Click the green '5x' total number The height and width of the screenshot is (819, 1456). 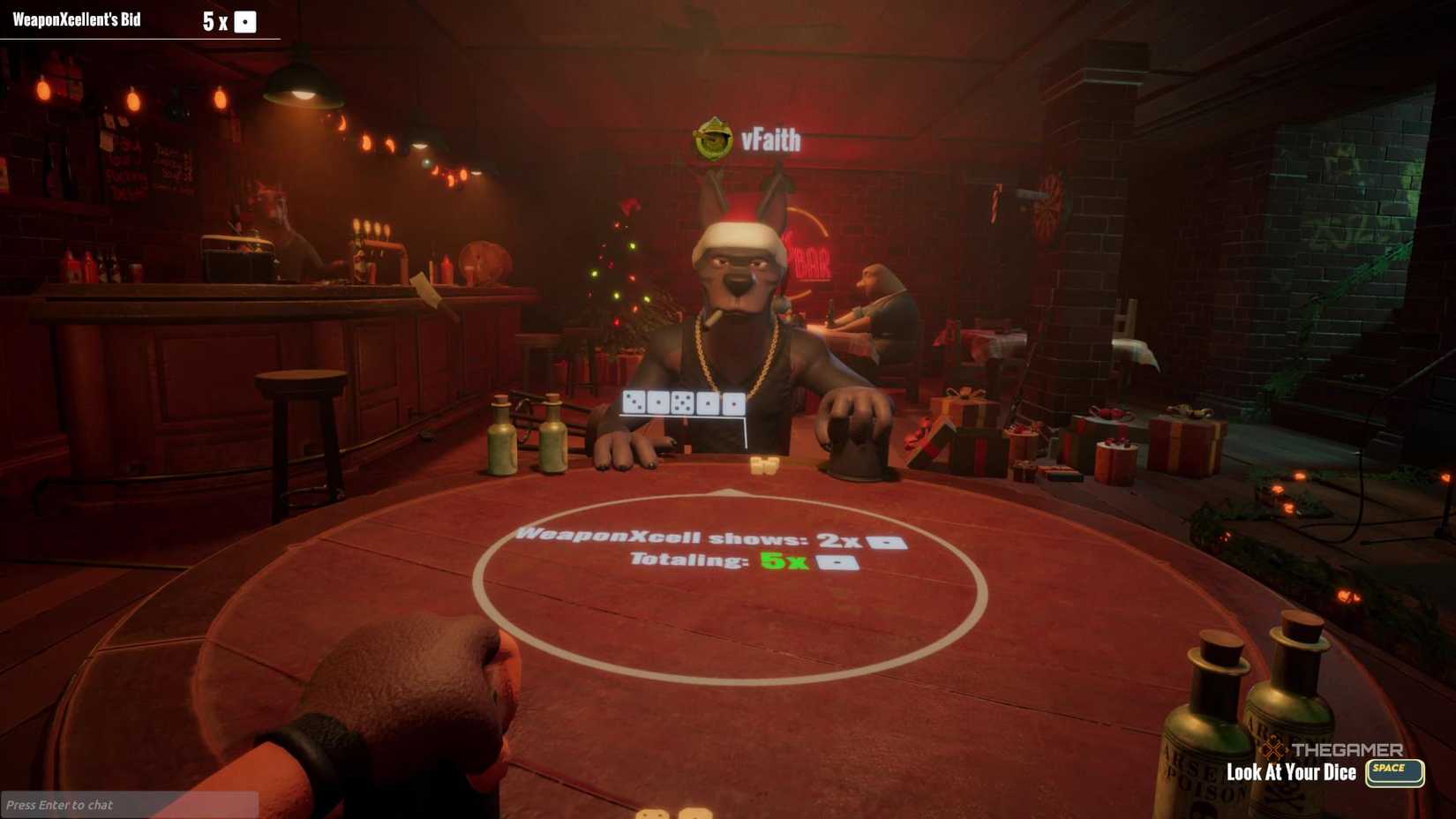[783, 562]
